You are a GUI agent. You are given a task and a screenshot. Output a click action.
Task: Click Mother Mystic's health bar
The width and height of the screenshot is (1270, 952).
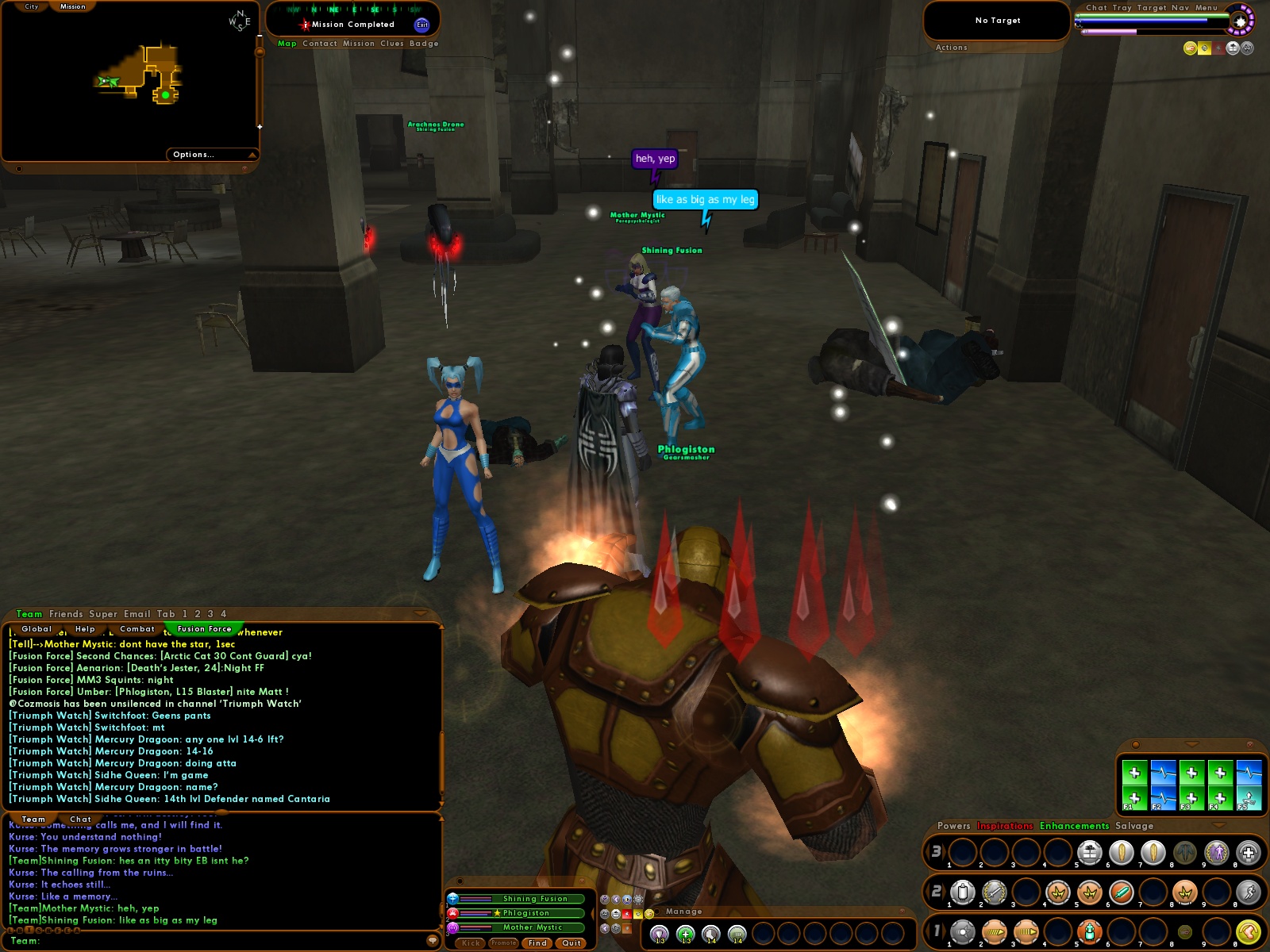pyautogui.click(x=474, y=927)
